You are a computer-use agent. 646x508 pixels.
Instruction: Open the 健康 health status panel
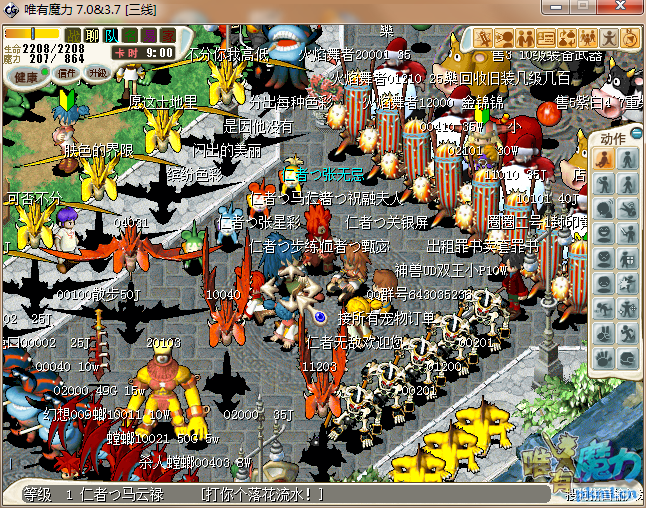click(x=27, y=76)
